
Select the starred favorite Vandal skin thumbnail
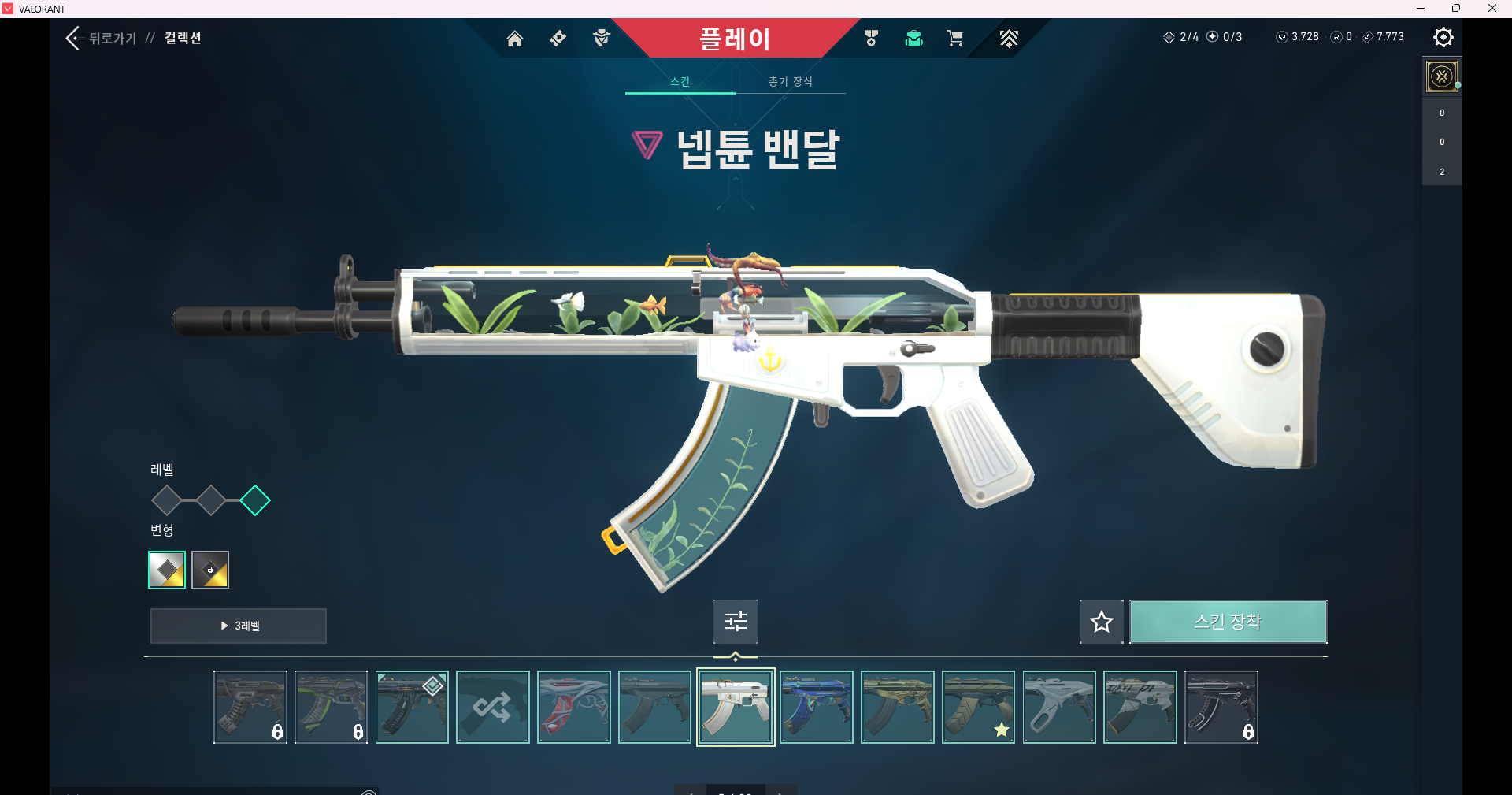[978, 707]
